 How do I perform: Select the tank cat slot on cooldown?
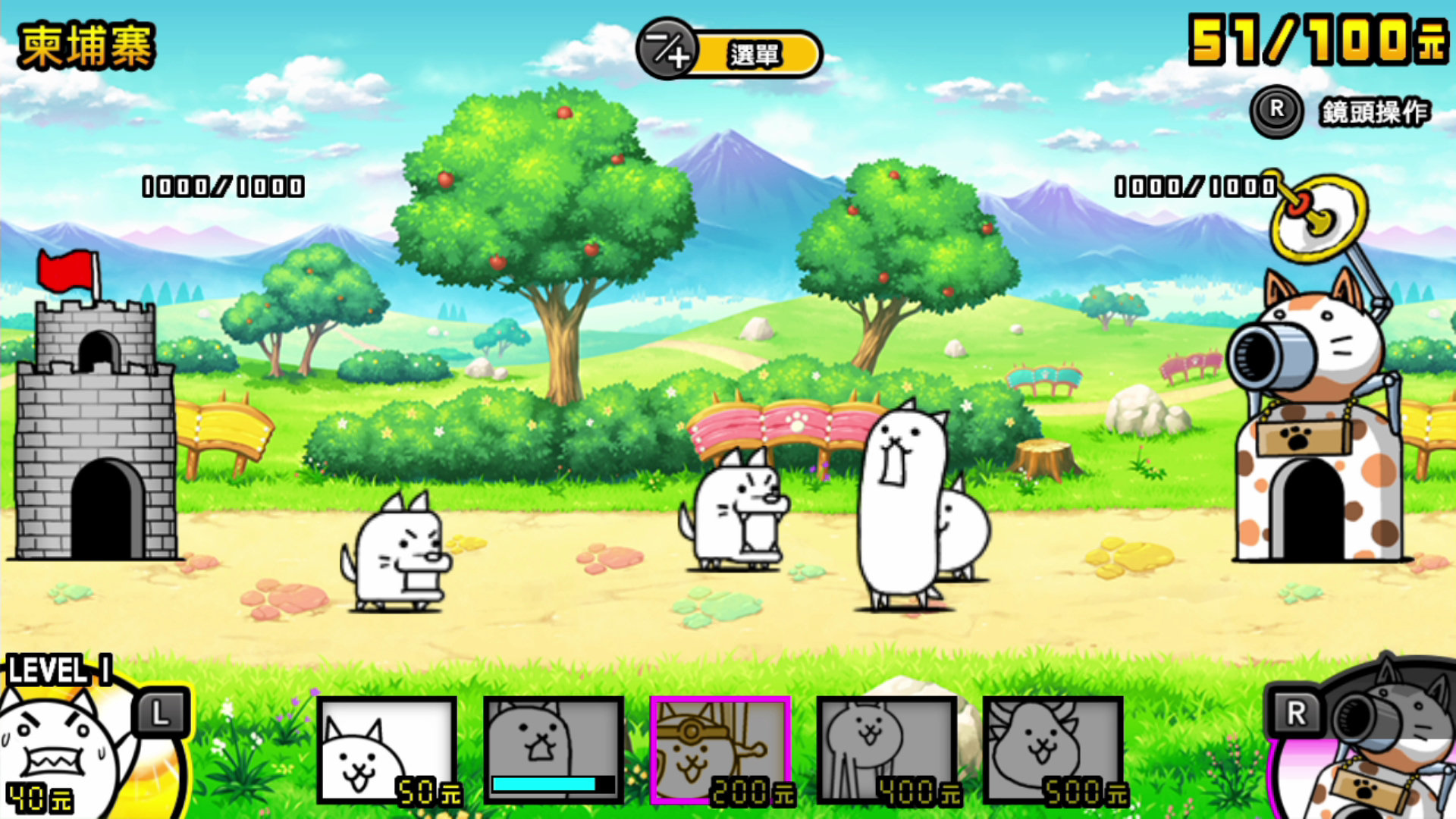pyautogui.click(x=554, y=750)
